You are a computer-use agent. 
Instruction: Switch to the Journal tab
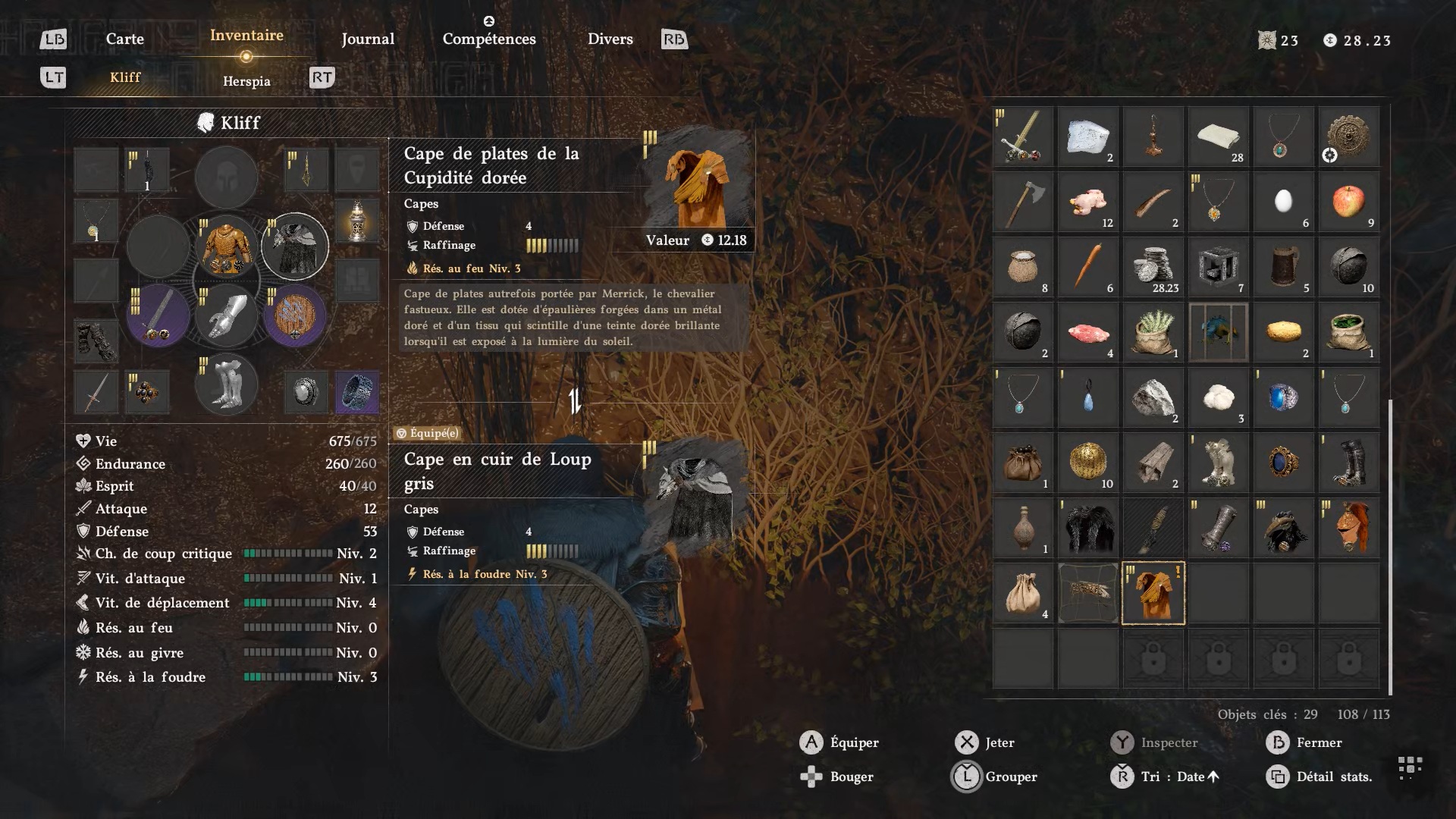point(368,39)
